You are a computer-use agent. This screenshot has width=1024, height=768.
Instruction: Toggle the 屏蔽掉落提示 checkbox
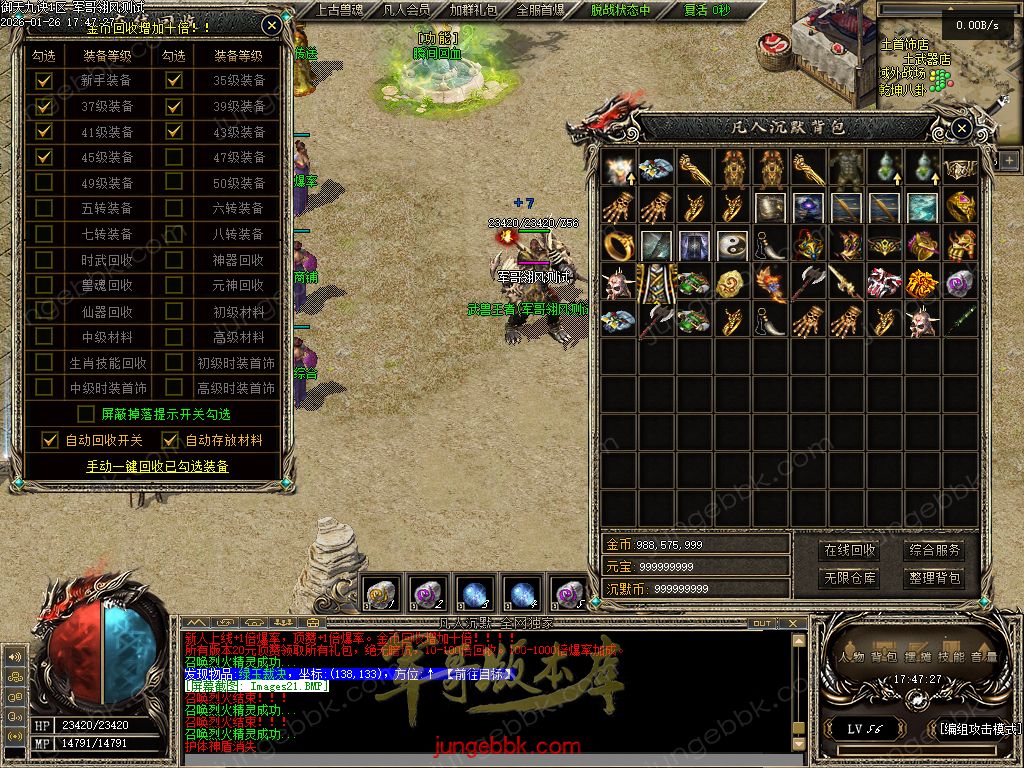coord(87,414)
